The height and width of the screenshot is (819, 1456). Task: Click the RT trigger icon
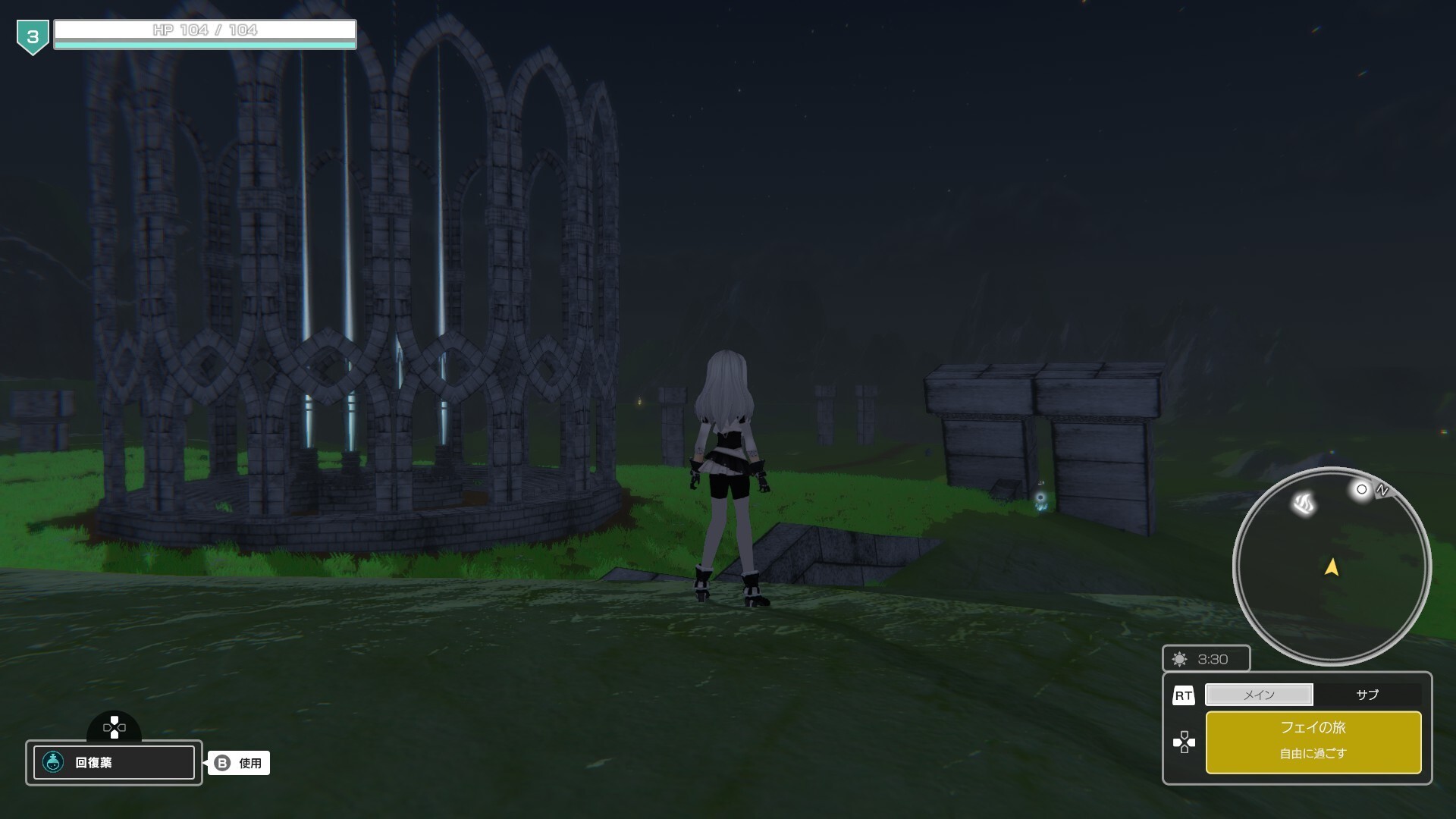(1185, 695)
